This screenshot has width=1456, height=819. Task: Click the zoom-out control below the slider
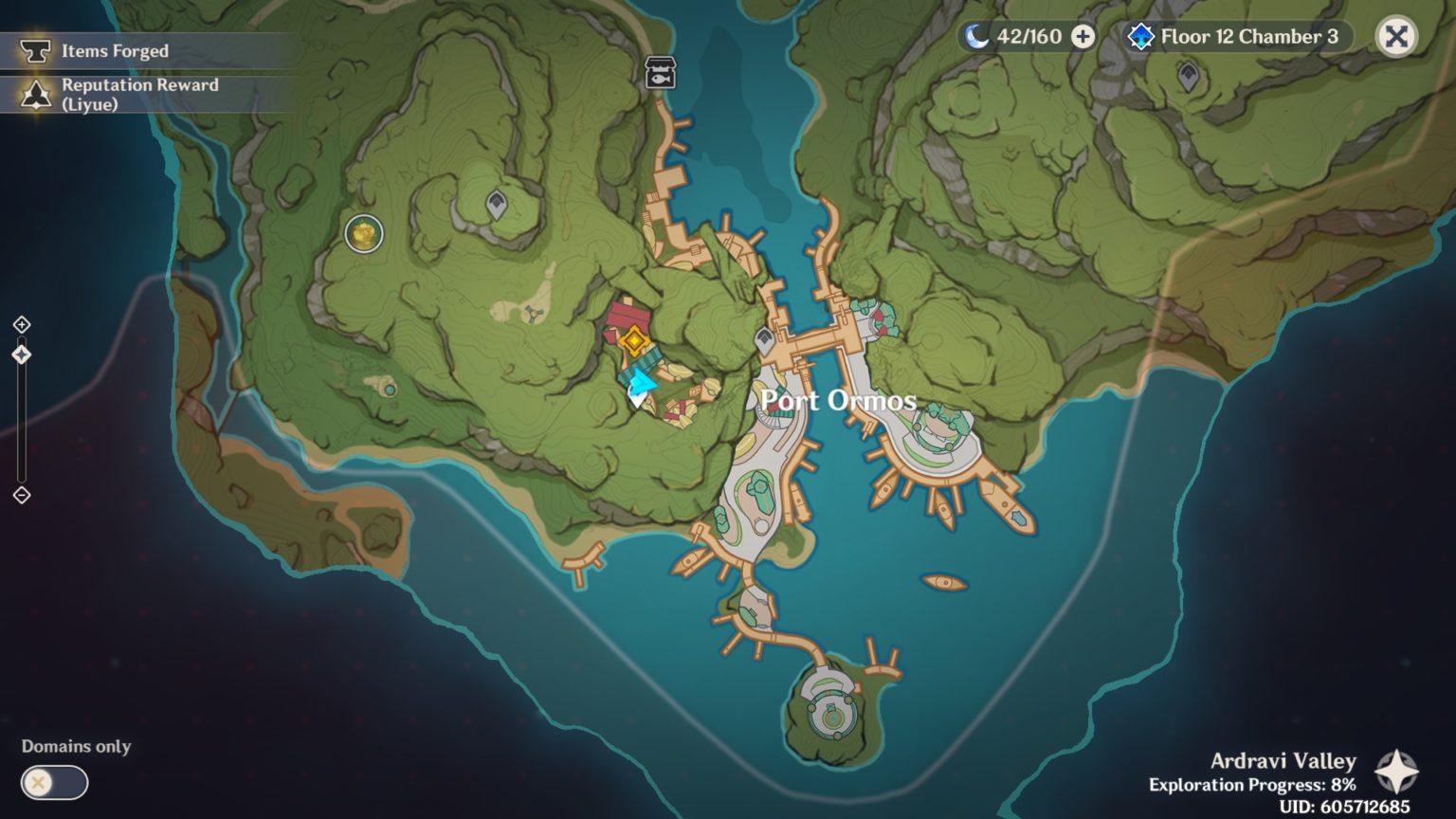point(21,495)
